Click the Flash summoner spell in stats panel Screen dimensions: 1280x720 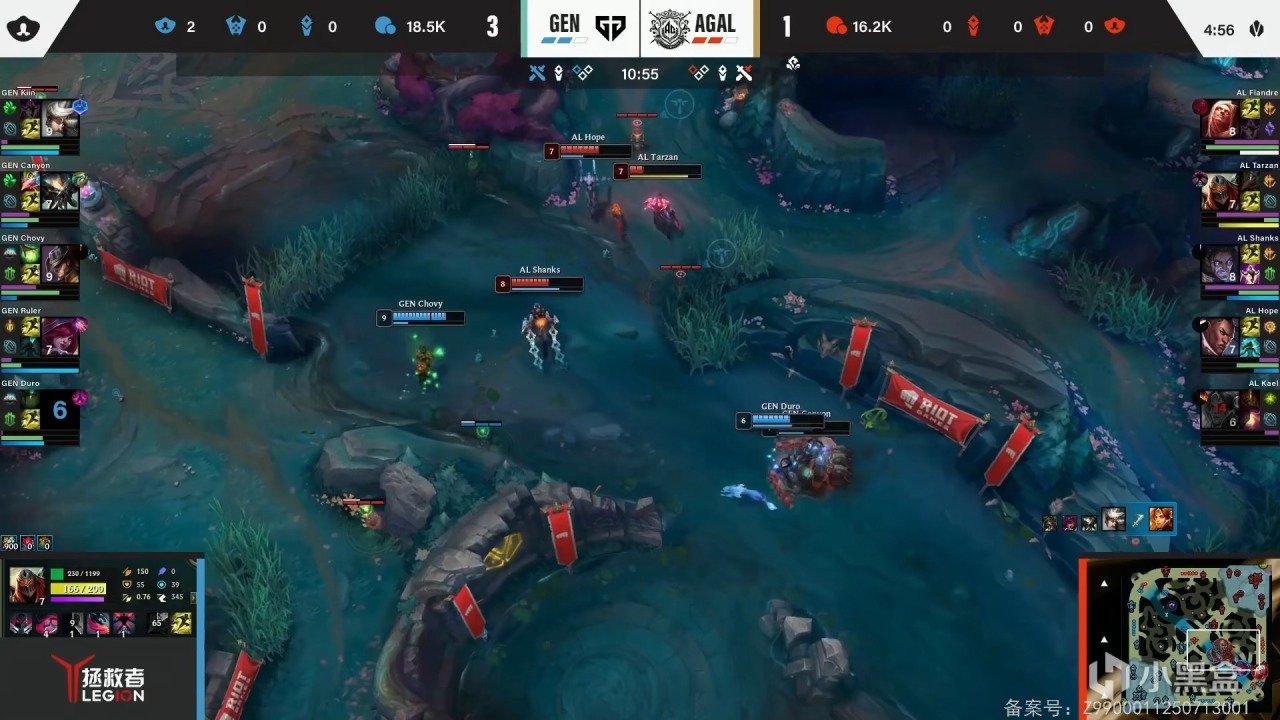[181, 624]
